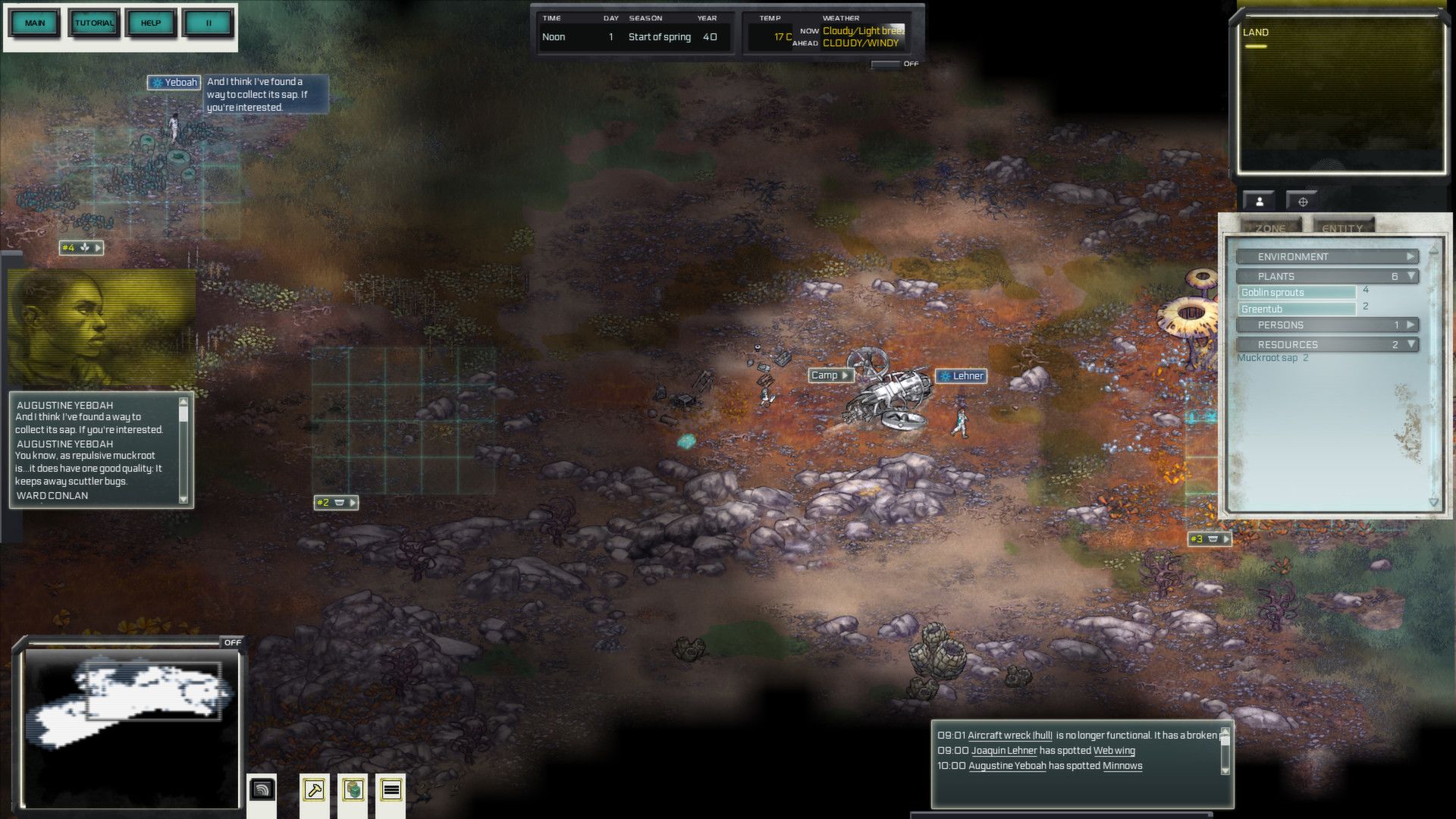Screen dimensions: 1456x819
Task: Open the stacked crates storage tool
Action: [353, 790]
